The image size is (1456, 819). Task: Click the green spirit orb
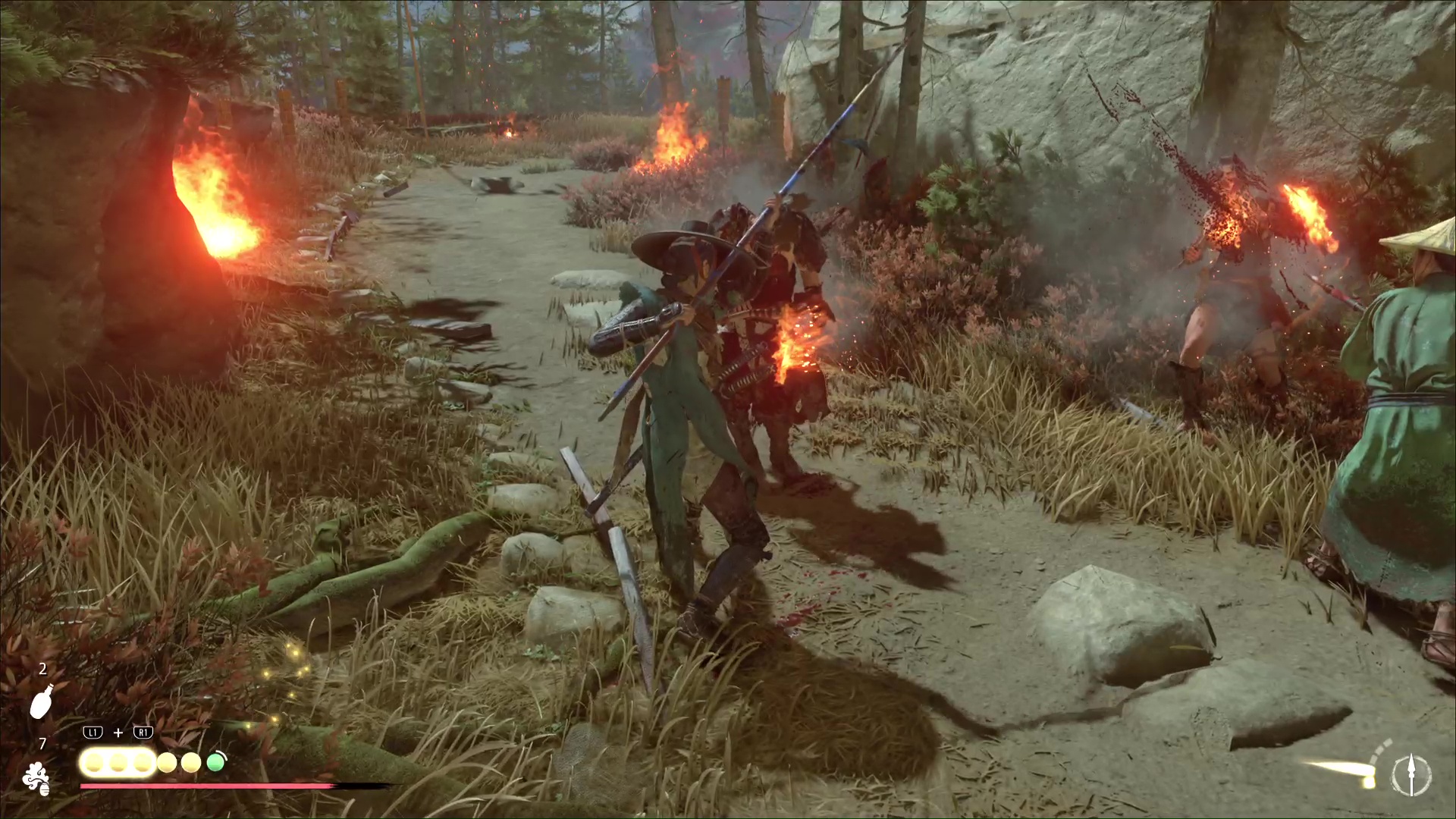click(x=216, y=761)
